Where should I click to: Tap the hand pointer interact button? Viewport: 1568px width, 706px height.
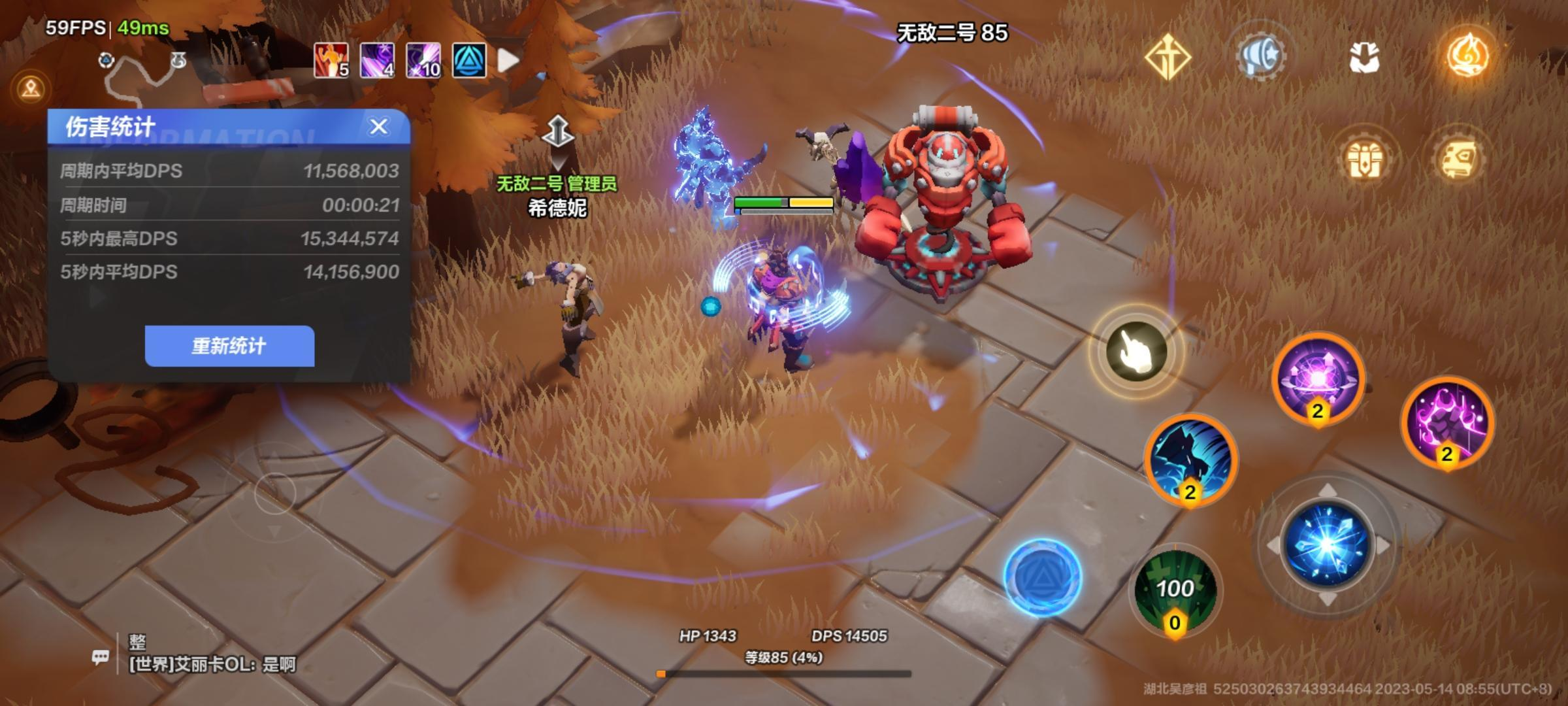coord(1136,351)
